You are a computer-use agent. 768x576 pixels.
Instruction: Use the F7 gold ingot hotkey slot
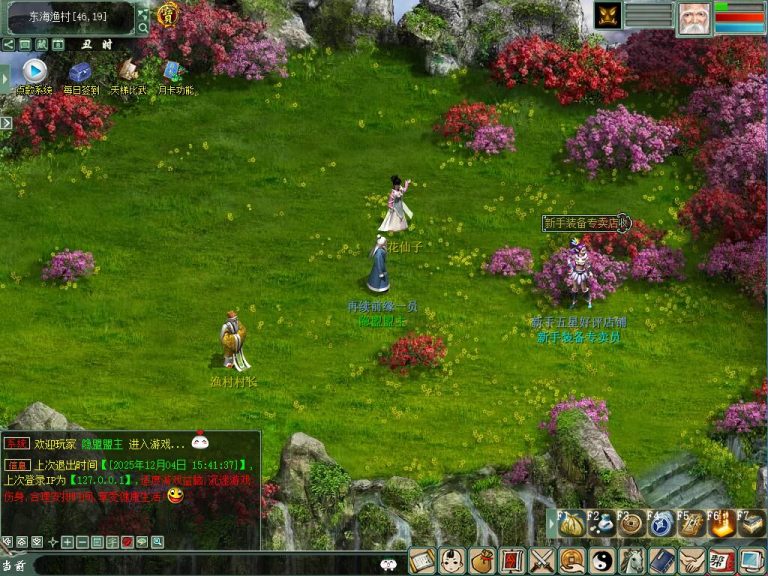pyautogui.click(x=751, y=524)
